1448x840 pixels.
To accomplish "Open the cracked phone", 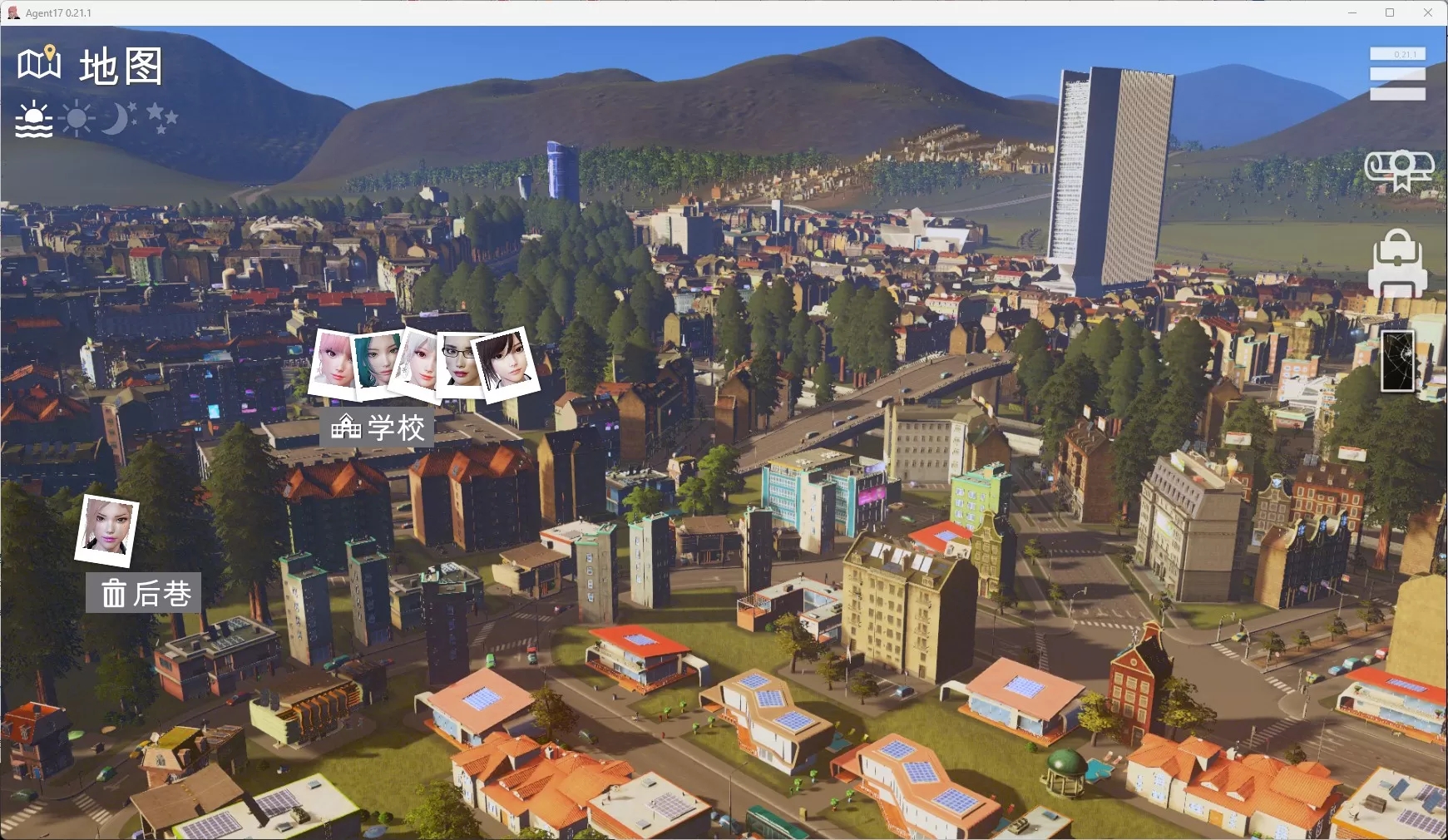I will [1397, 360].
